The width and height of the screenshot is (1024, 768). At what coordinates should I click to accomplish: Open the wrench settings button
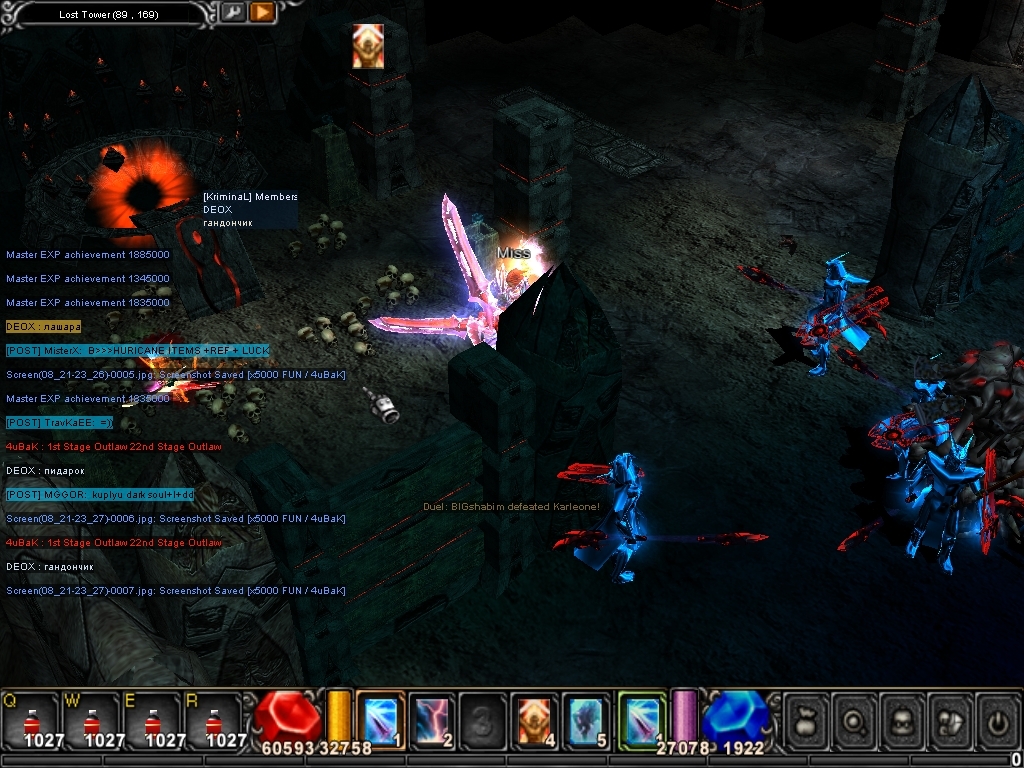click(233, 13)
